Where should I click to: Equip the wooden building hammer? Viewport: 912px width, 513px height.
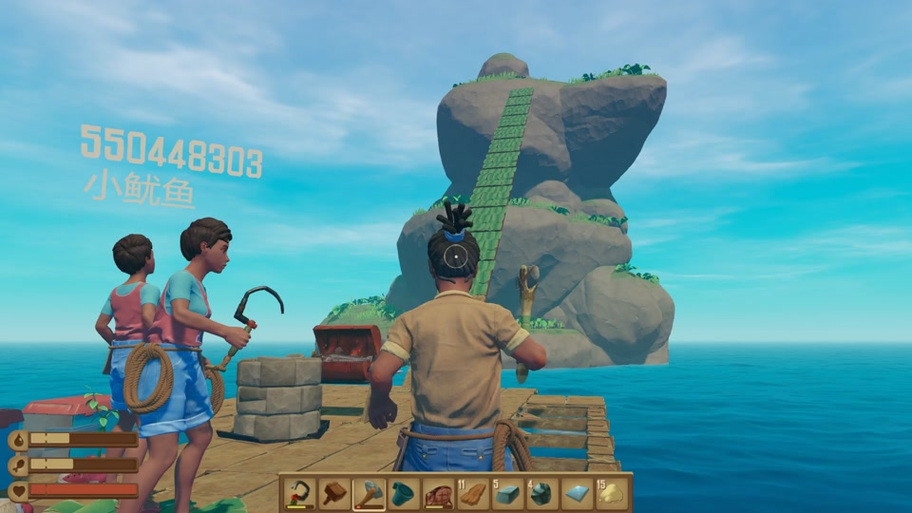(x=333, y=493)
